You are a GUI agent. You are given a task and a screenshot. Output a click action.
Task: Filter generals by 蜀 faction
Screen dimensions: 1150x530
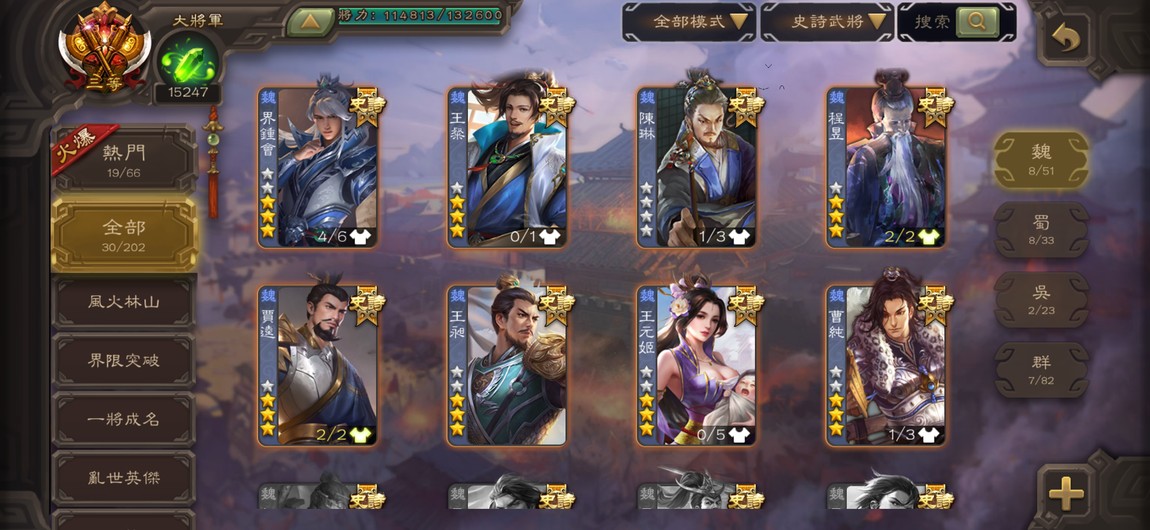(1041, 229)
